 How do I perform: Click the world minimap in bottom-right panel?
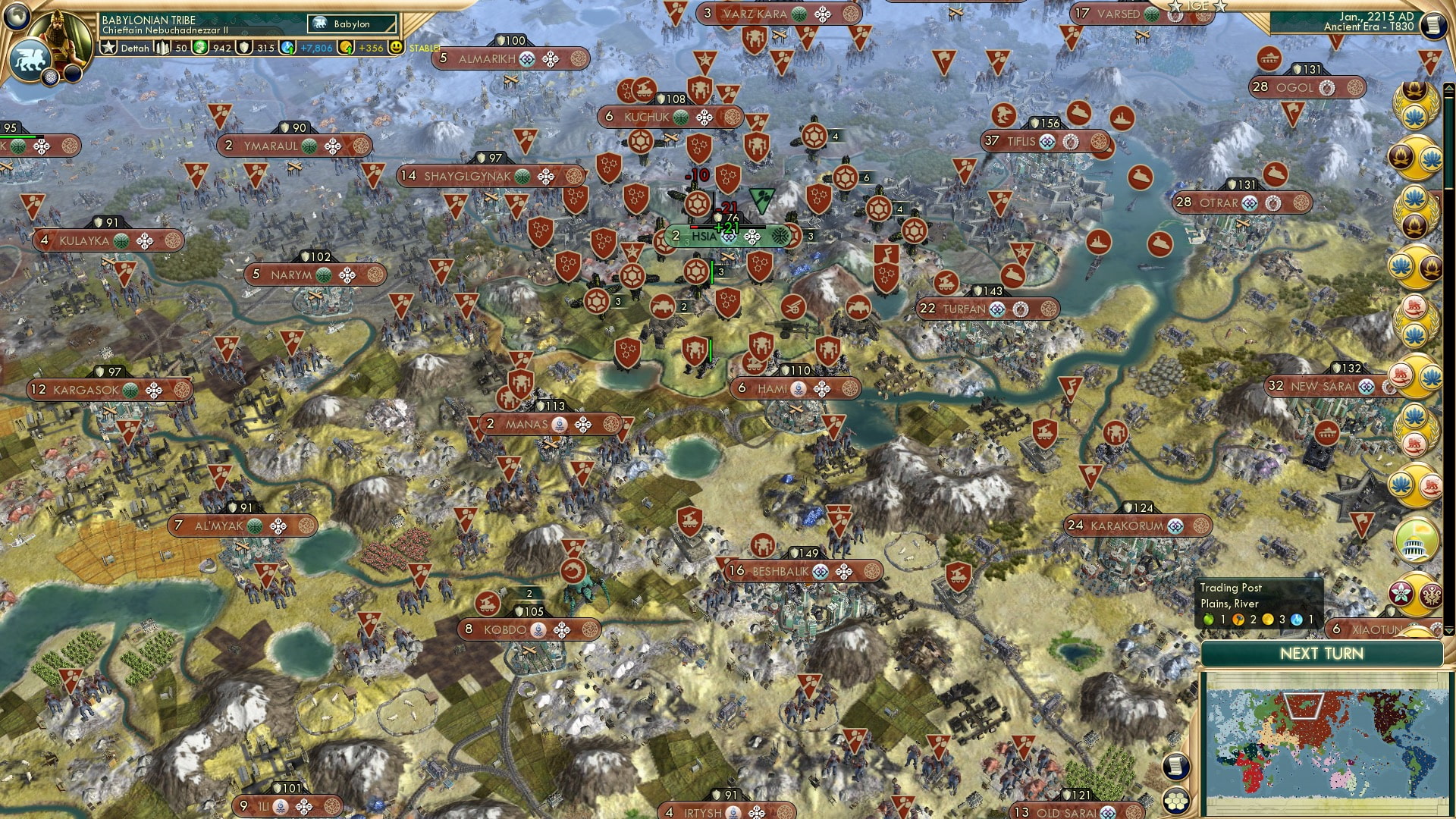(x=1335, y=743)
